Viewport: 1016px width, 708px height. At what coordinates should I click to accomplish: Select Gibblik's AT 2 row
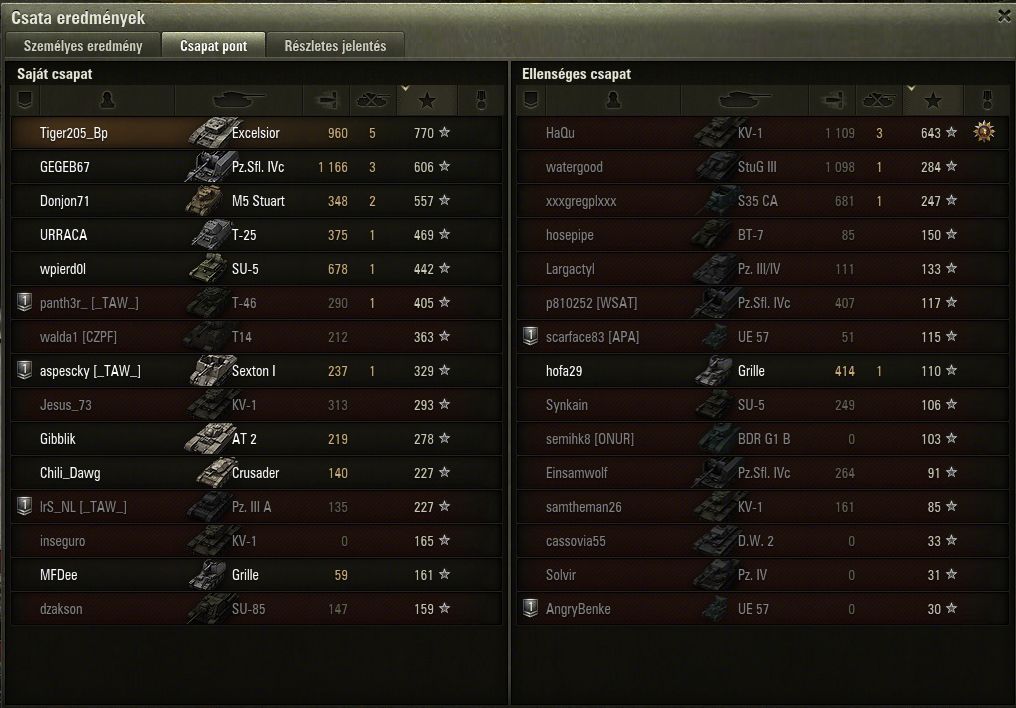click(256, 439)
